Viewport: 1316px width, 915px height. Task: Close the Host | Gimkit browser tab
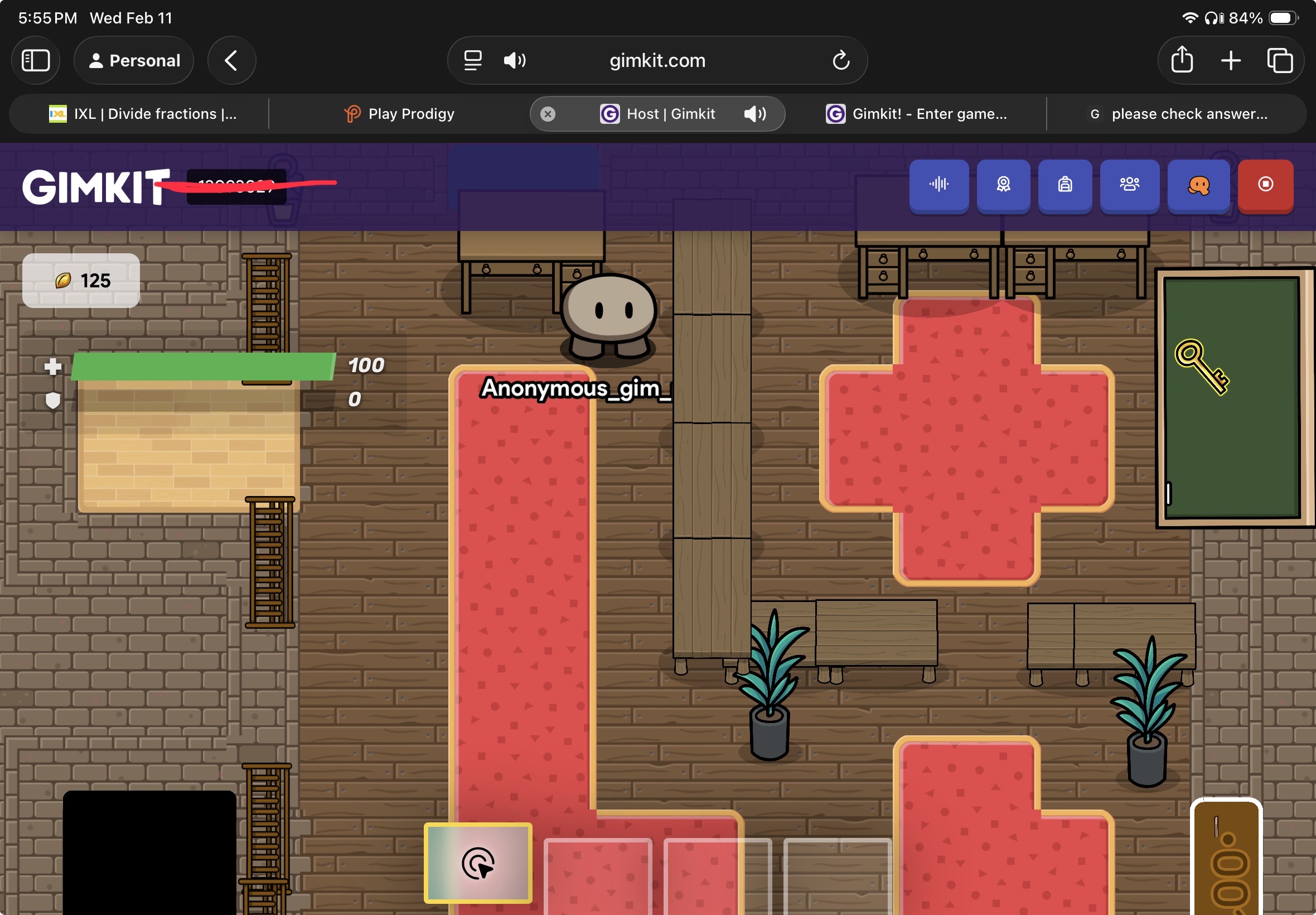pyautogui.click(x=548, y=114)
